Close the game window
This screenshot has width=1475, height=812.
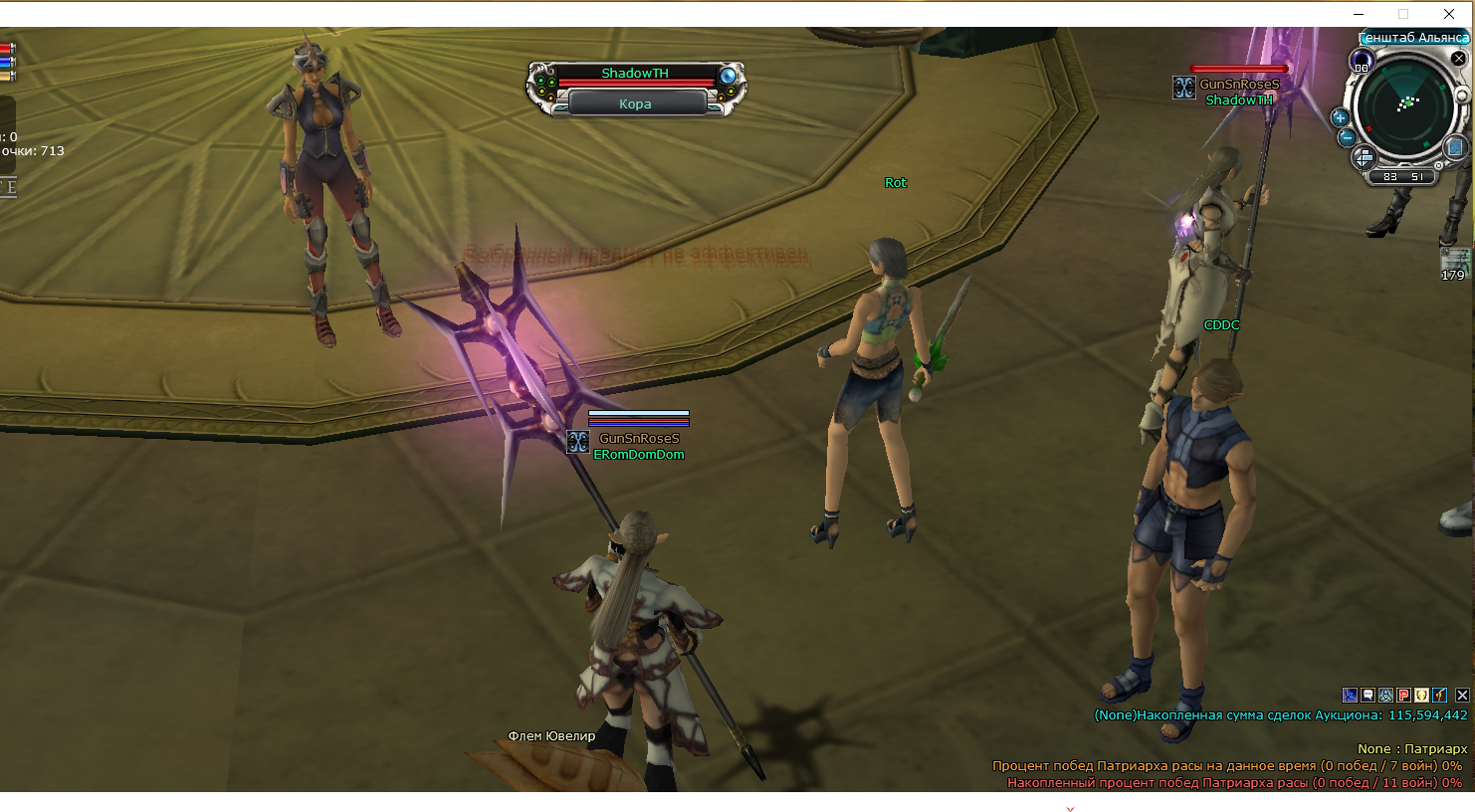click(x=1449, y=14)
